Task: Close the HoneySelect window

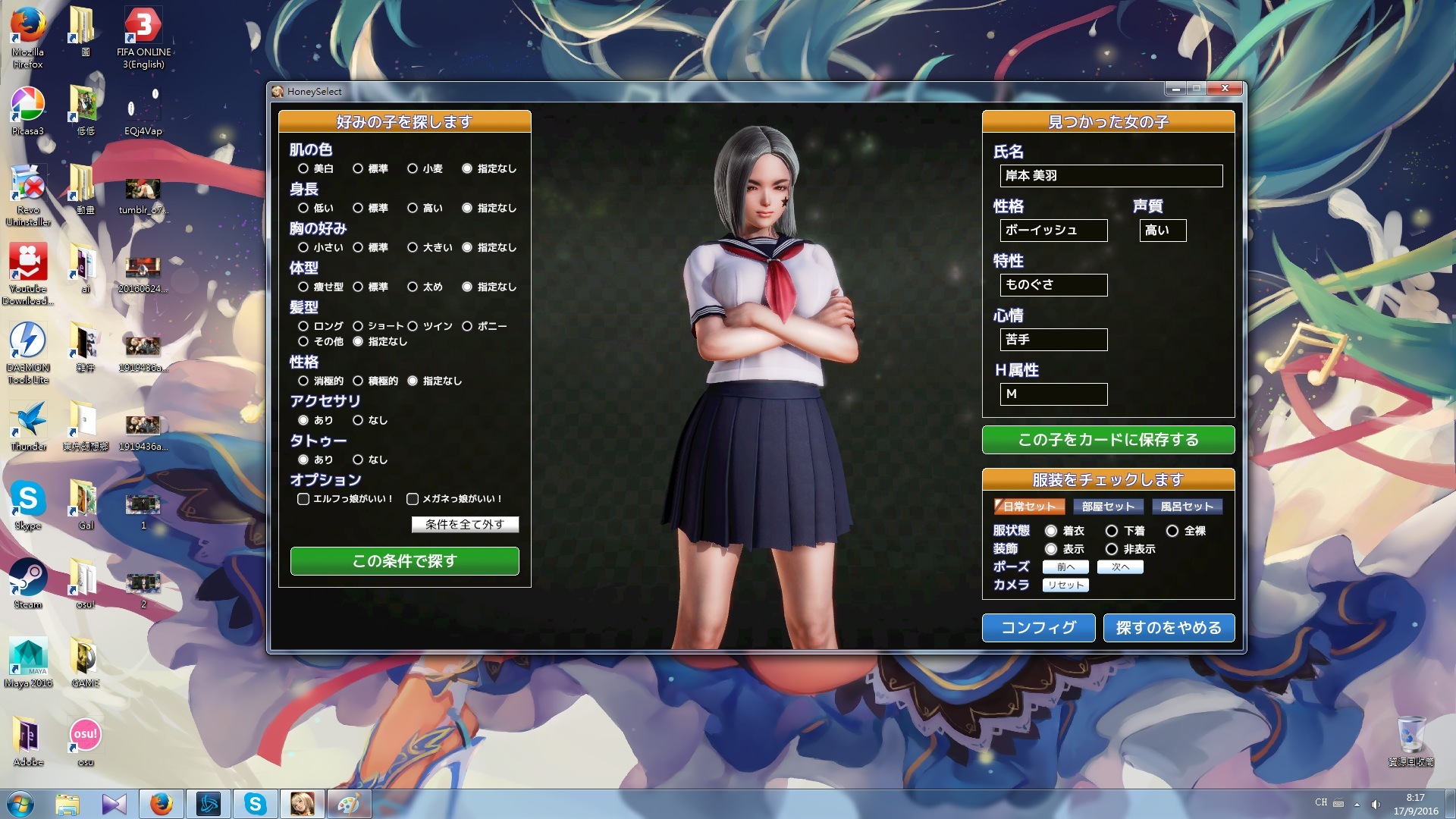Action: pyautogui.click(x=1224, y=89)
